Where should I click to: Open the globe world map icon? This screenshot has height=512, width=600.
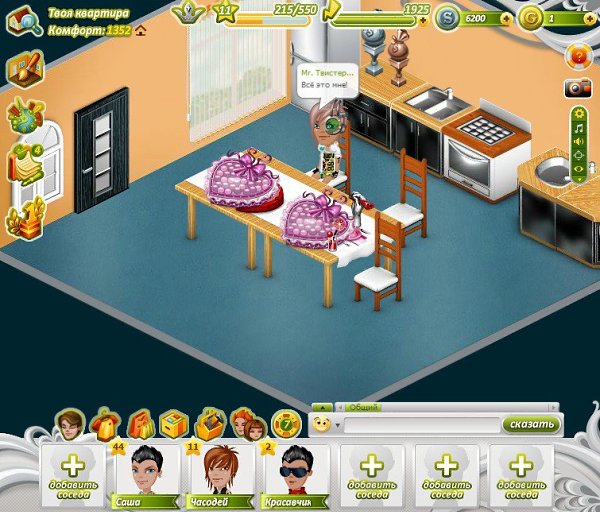(24, 115)
